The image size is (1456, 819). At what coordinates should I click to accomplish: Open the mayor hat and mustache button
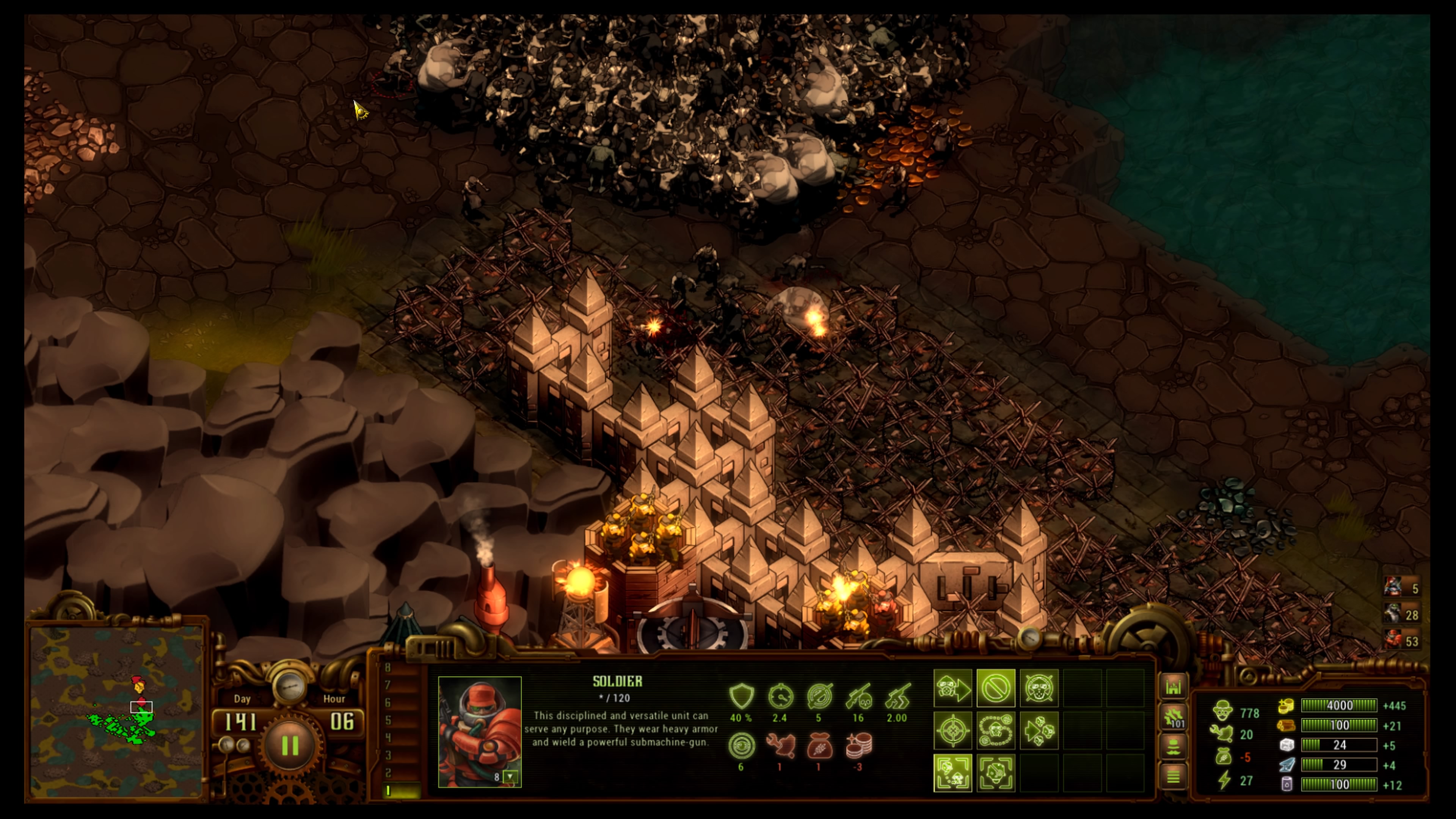coord(1174,748)
